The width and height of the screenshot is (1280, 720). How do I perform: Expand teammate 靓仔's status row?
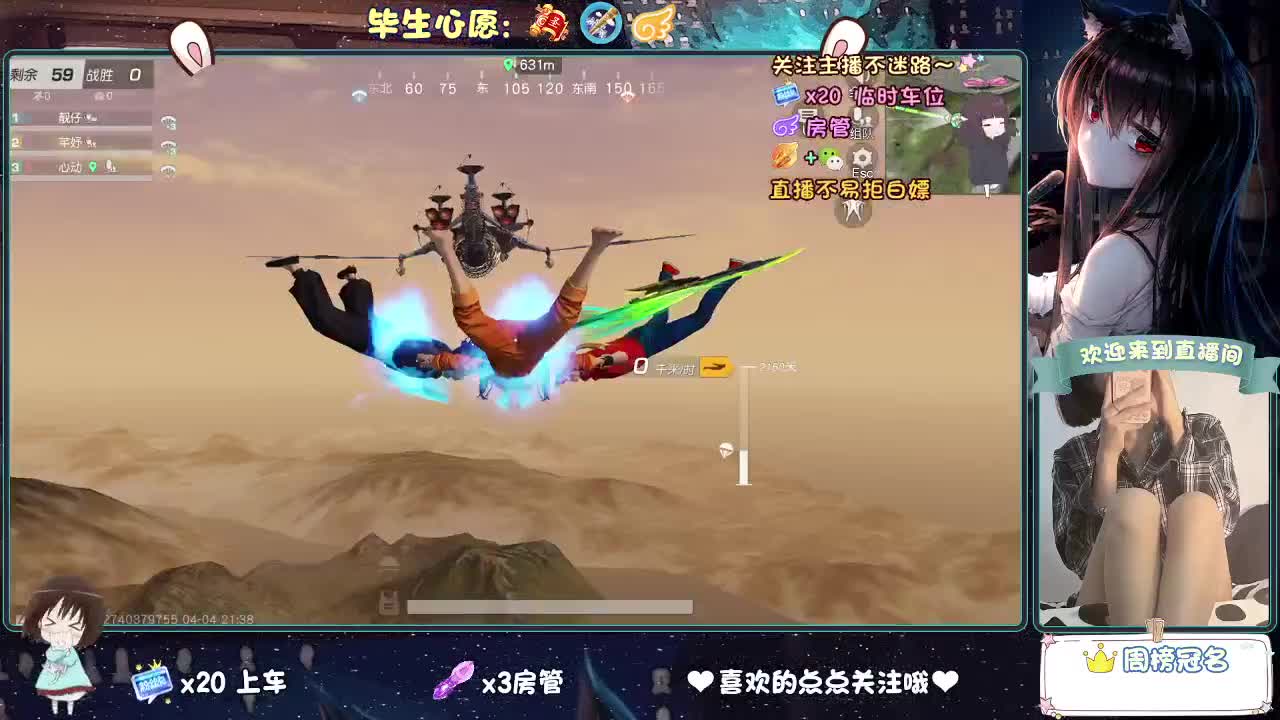(x=73, y=117)
